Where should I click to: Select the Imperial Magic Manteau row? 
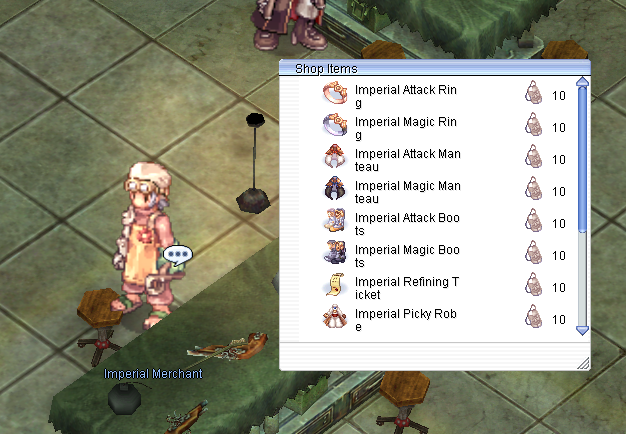click(x=408, y=191)
